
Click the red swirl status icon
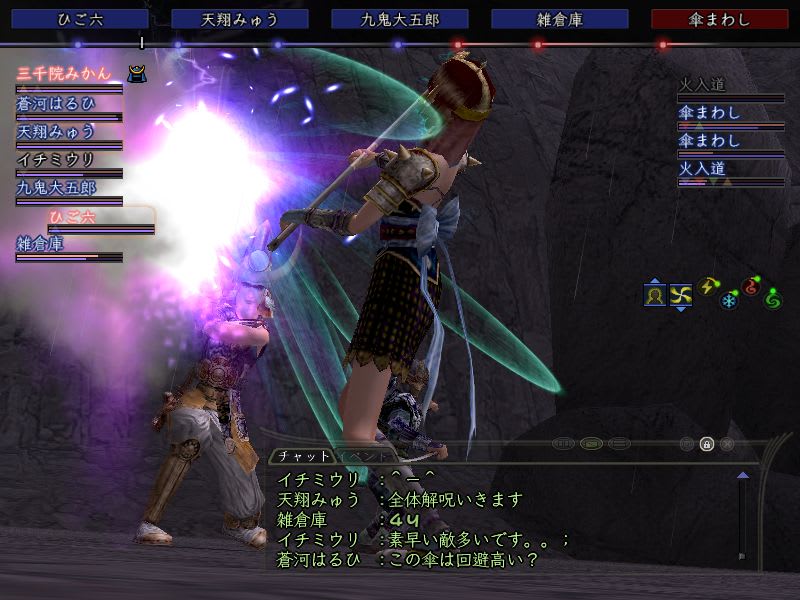[x=751, y=287]
